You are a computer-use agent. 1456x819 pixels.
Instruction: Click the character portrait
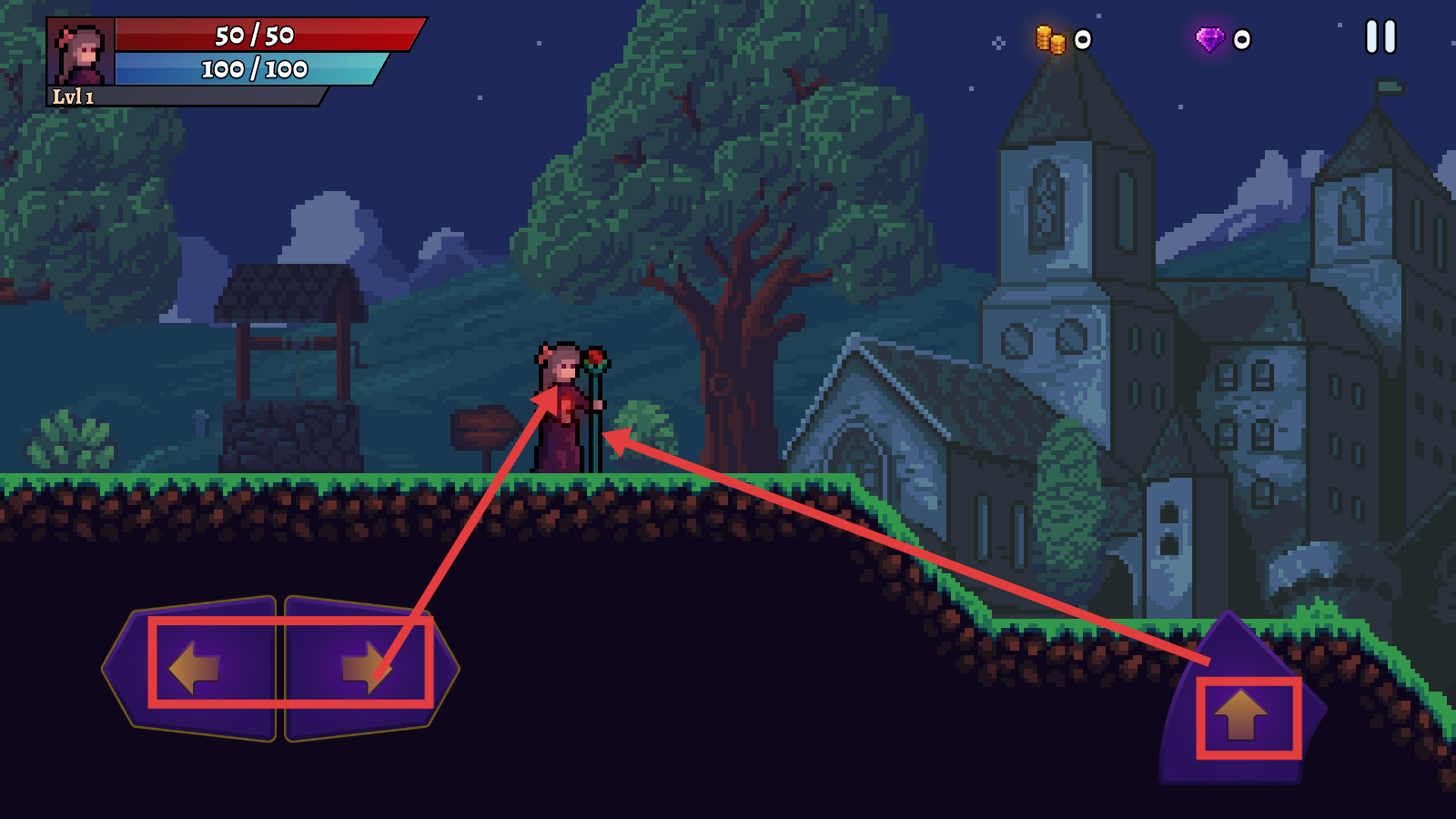pos(81,52)
